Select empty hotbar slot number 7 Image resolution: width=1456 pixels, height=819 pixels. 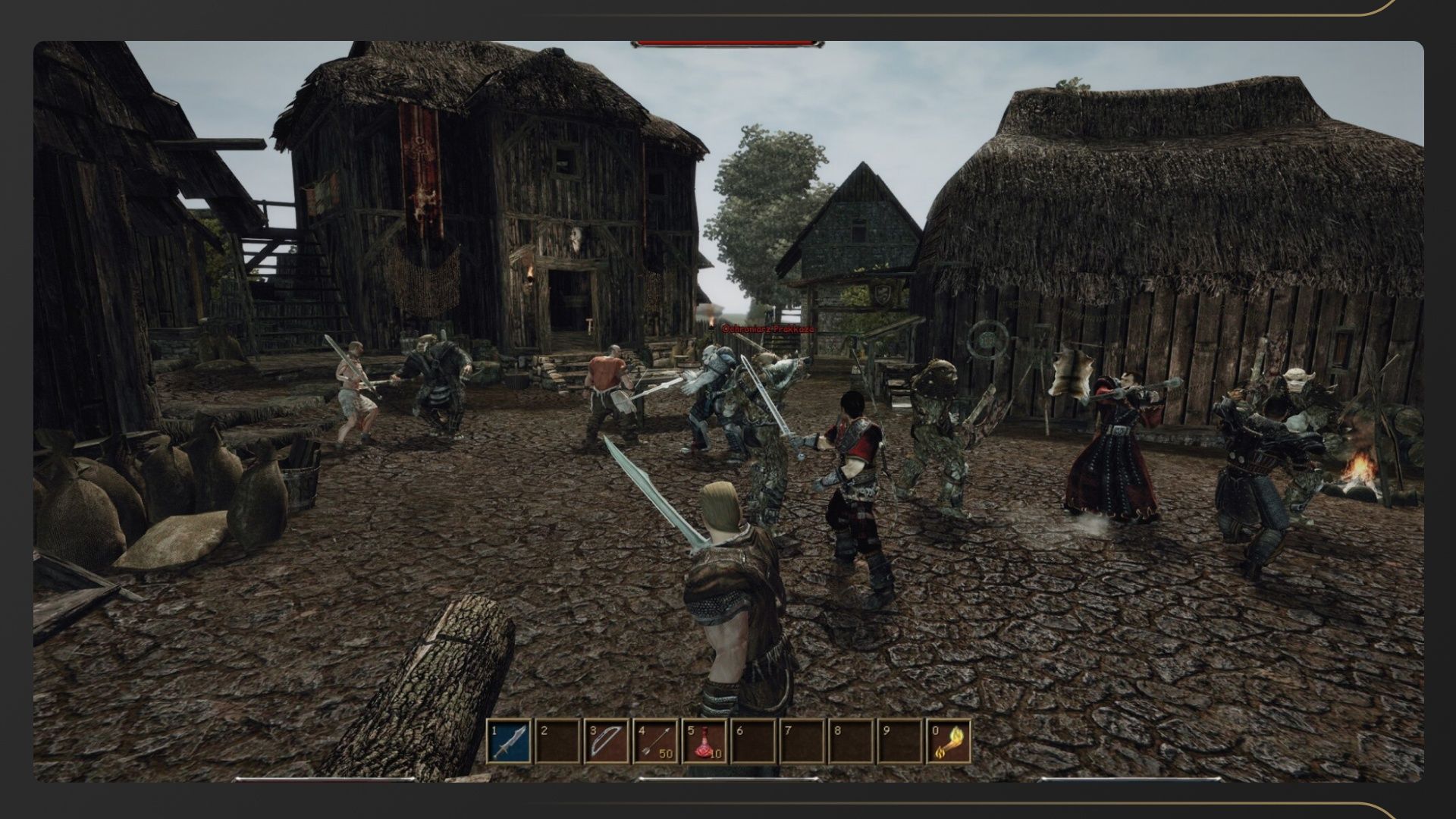coord(802,741)
